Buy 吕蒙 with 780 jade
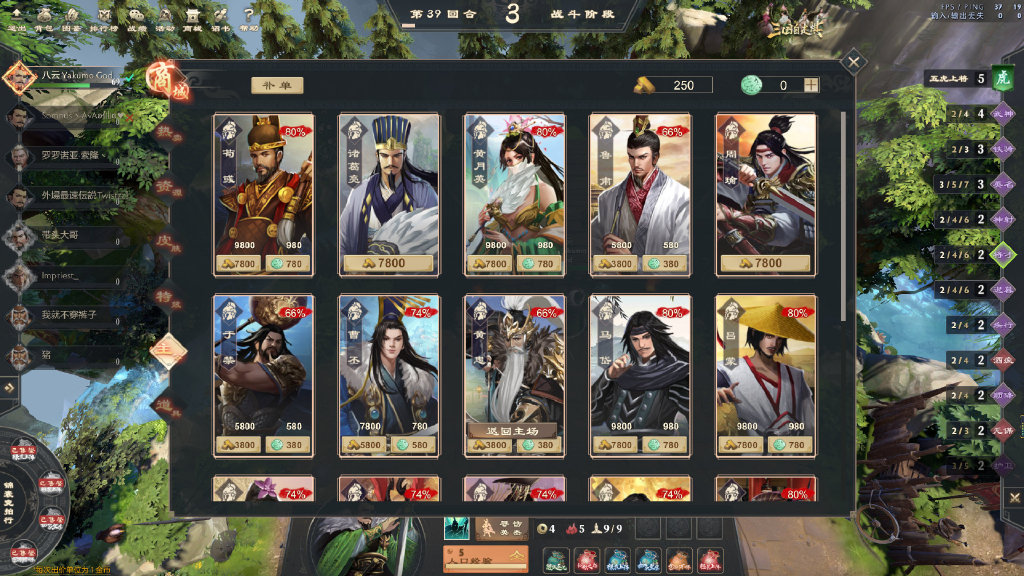 pyautogui.click(x=793, y=445)
